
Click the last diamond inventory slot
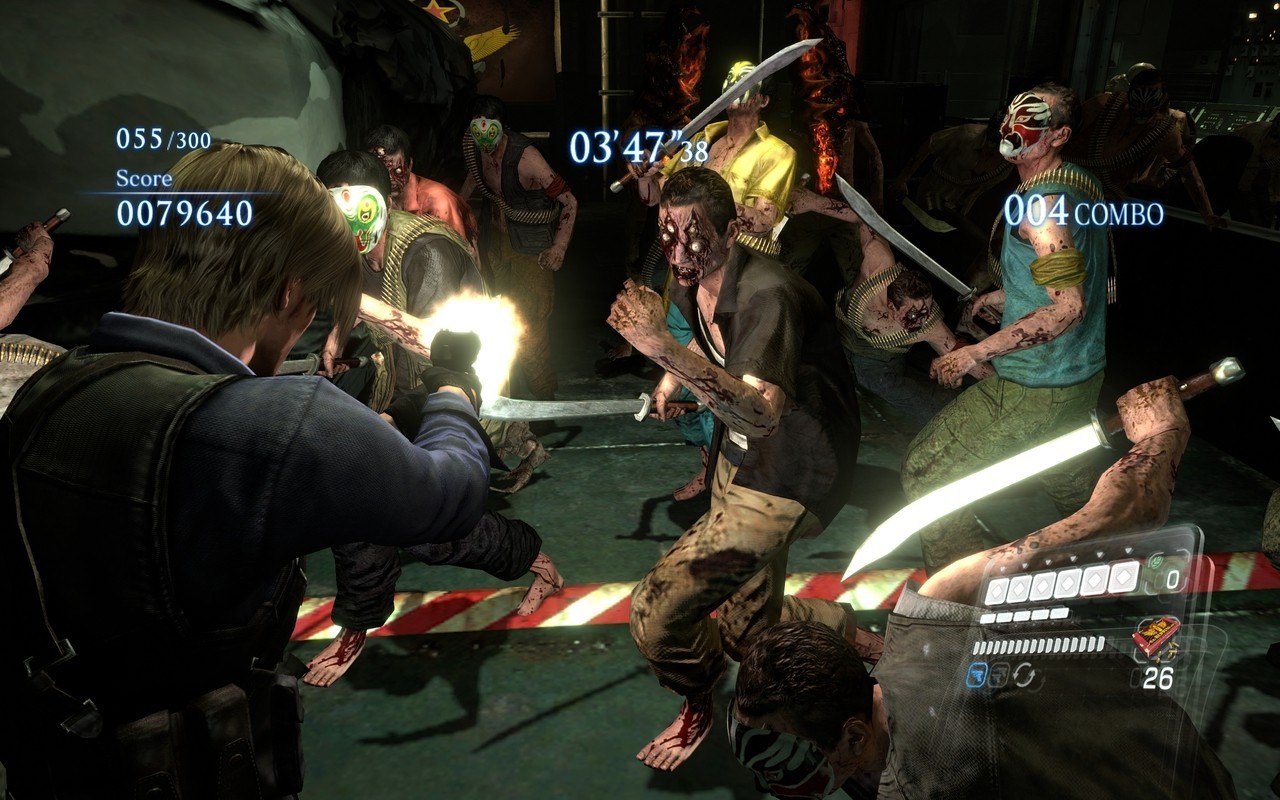[x=1124, y=576]
